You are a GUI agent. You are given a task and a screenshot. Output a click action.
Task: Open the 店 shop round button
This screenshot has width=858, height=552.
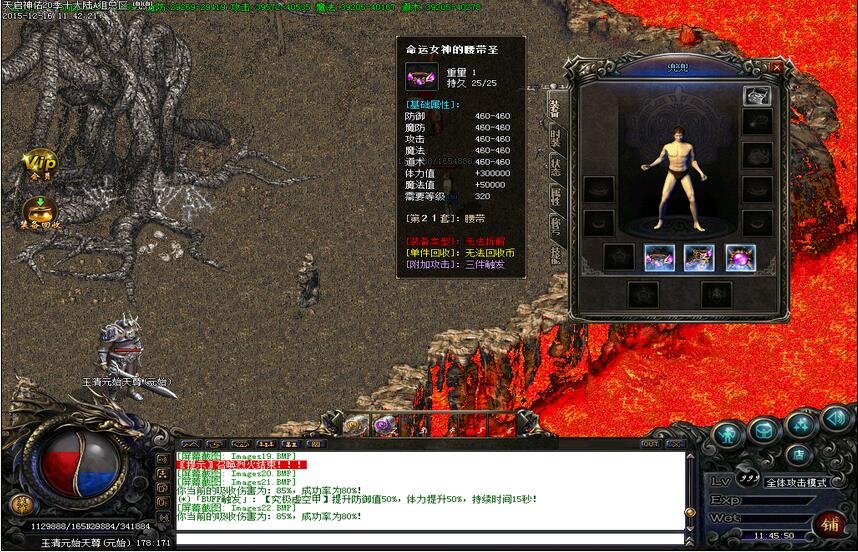click(x=799, y=454)
